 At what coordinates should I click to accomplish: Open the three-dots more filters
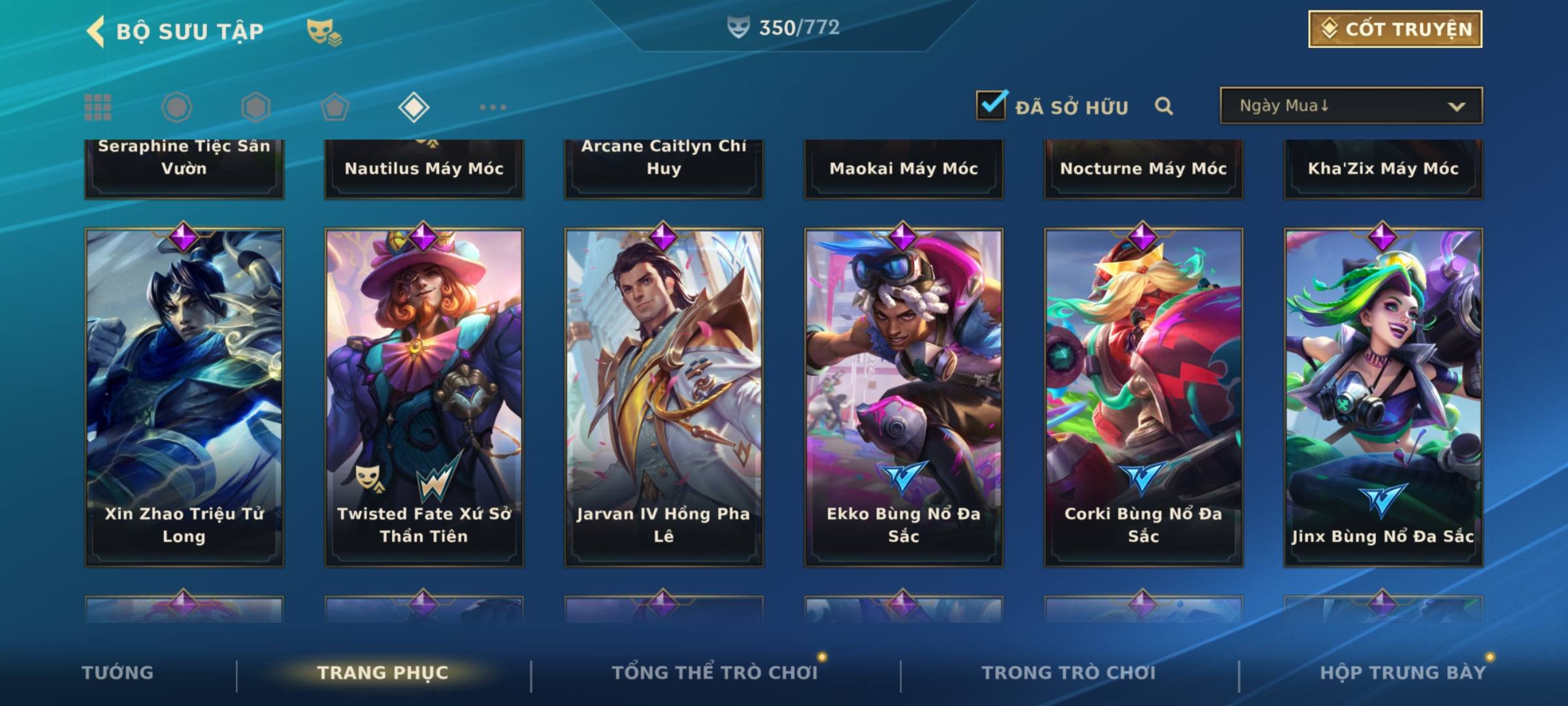493,107
